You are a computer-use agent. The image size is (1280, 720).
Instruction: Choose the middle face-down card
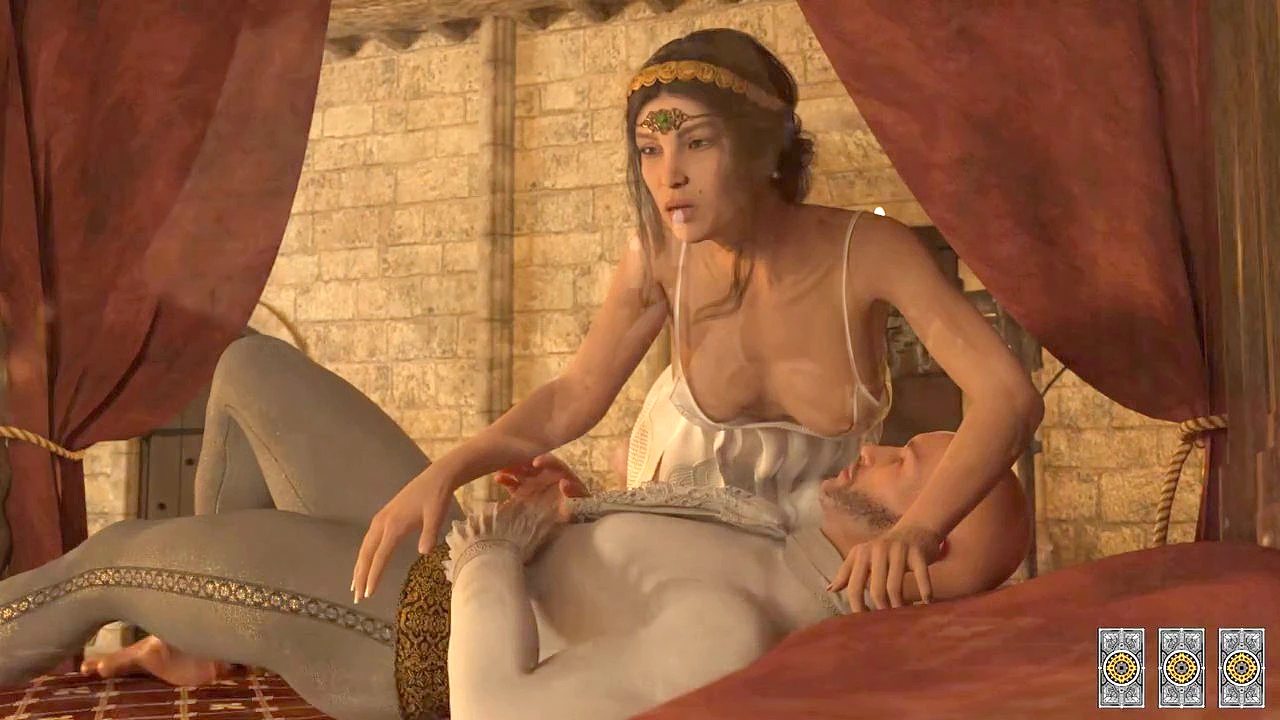[x=1181, y=667]
